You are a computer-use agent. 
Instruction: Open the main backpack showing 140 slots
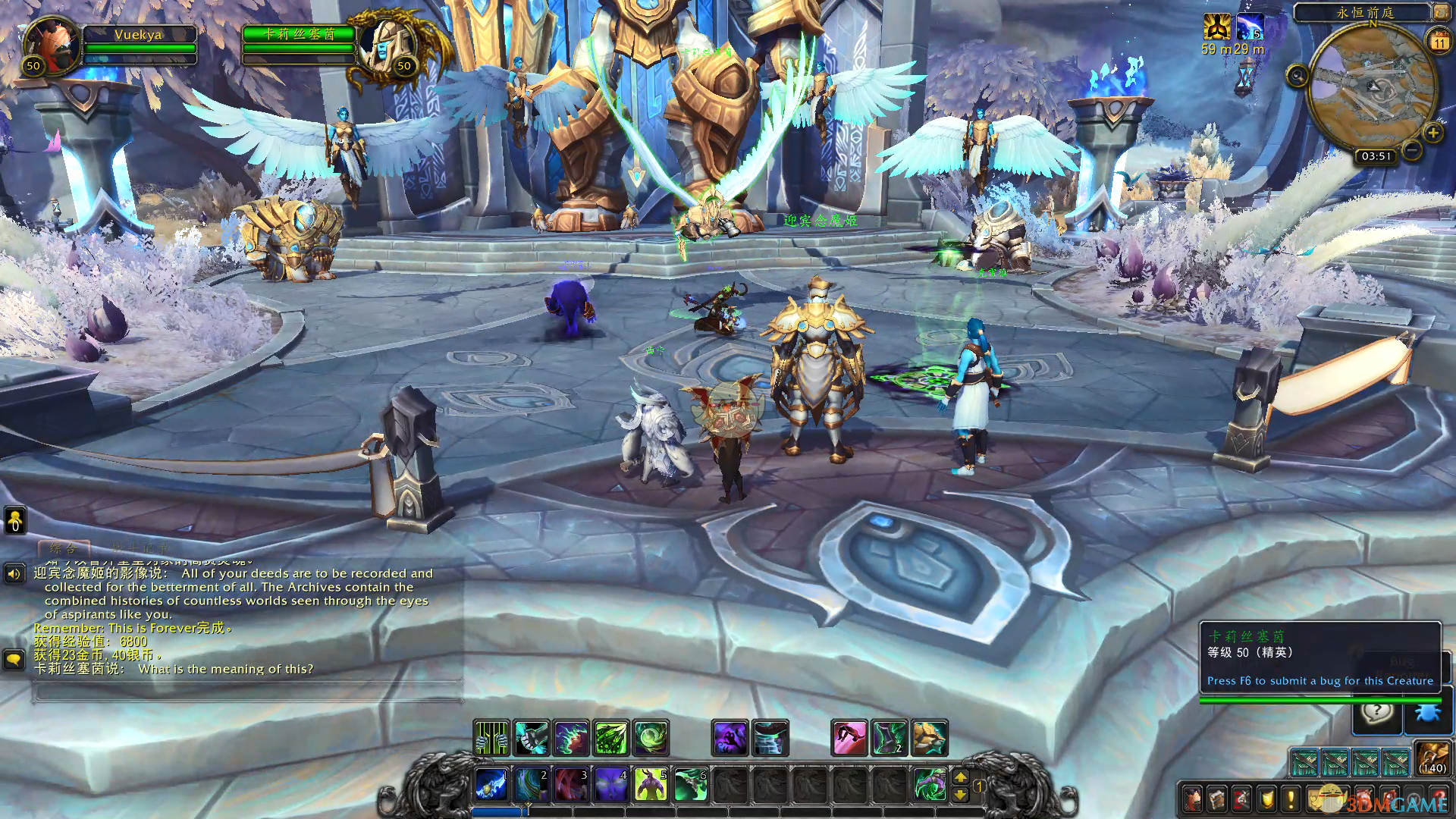pos(1432,758)
